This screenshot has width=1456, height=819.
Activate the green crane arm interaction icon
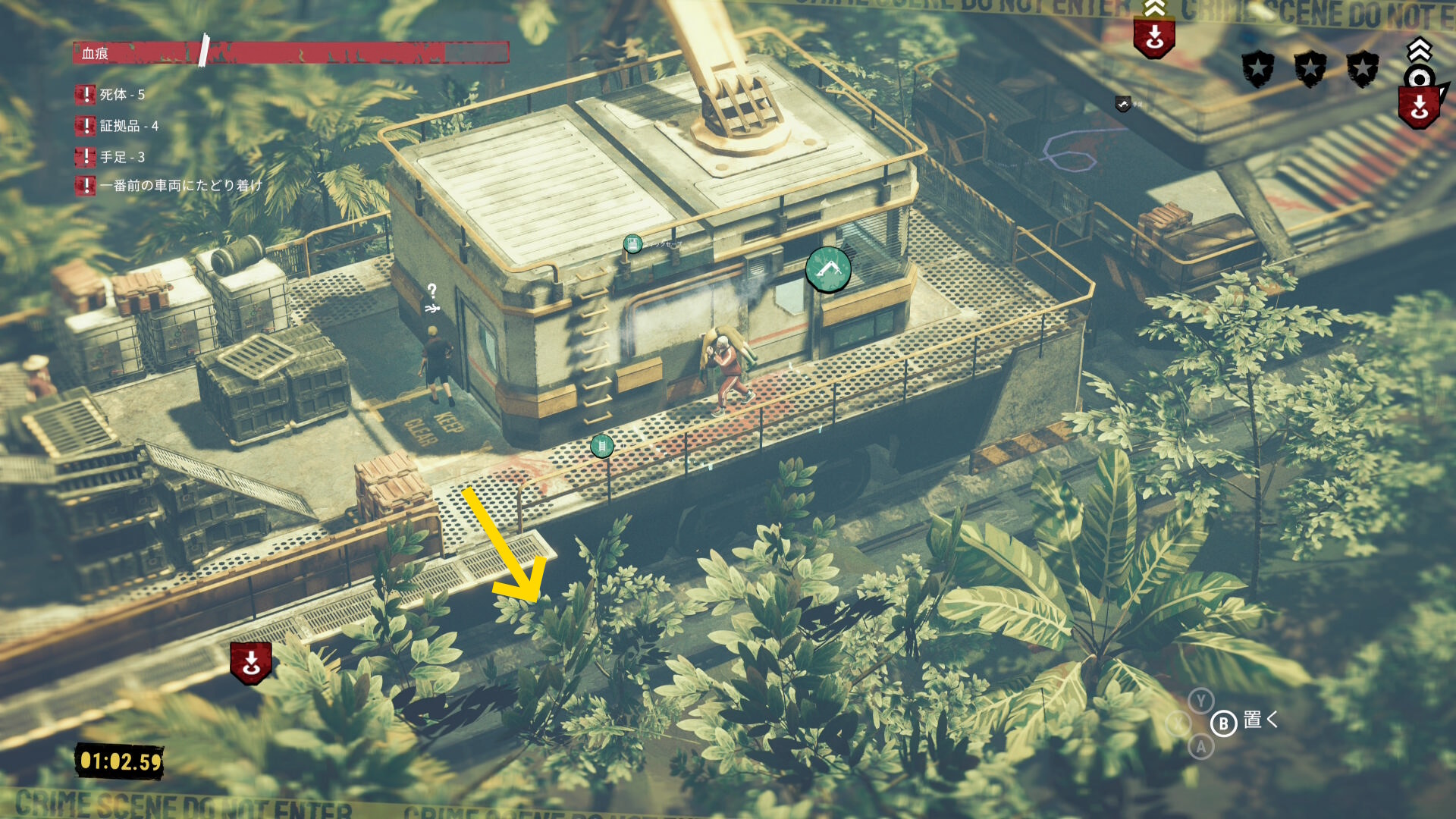click(x=827, y=269)
